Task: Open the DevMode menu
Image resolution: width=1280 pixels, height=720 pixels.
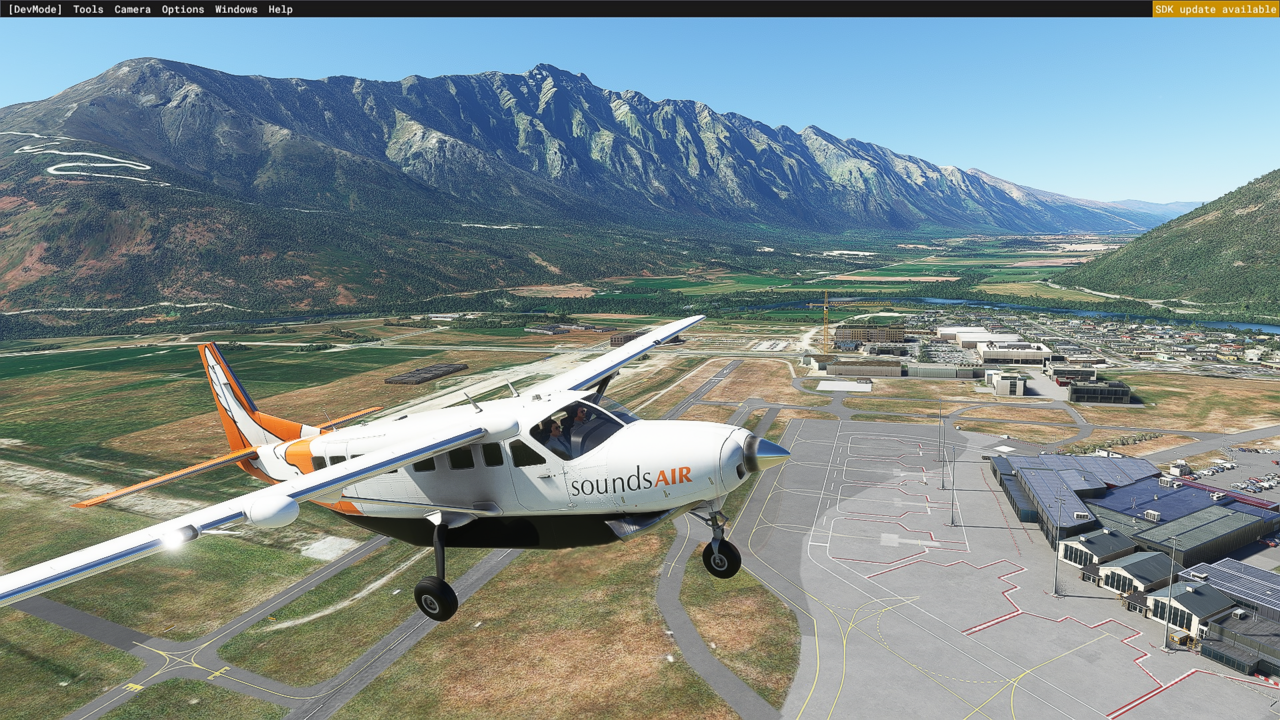Action: point(35,9)
